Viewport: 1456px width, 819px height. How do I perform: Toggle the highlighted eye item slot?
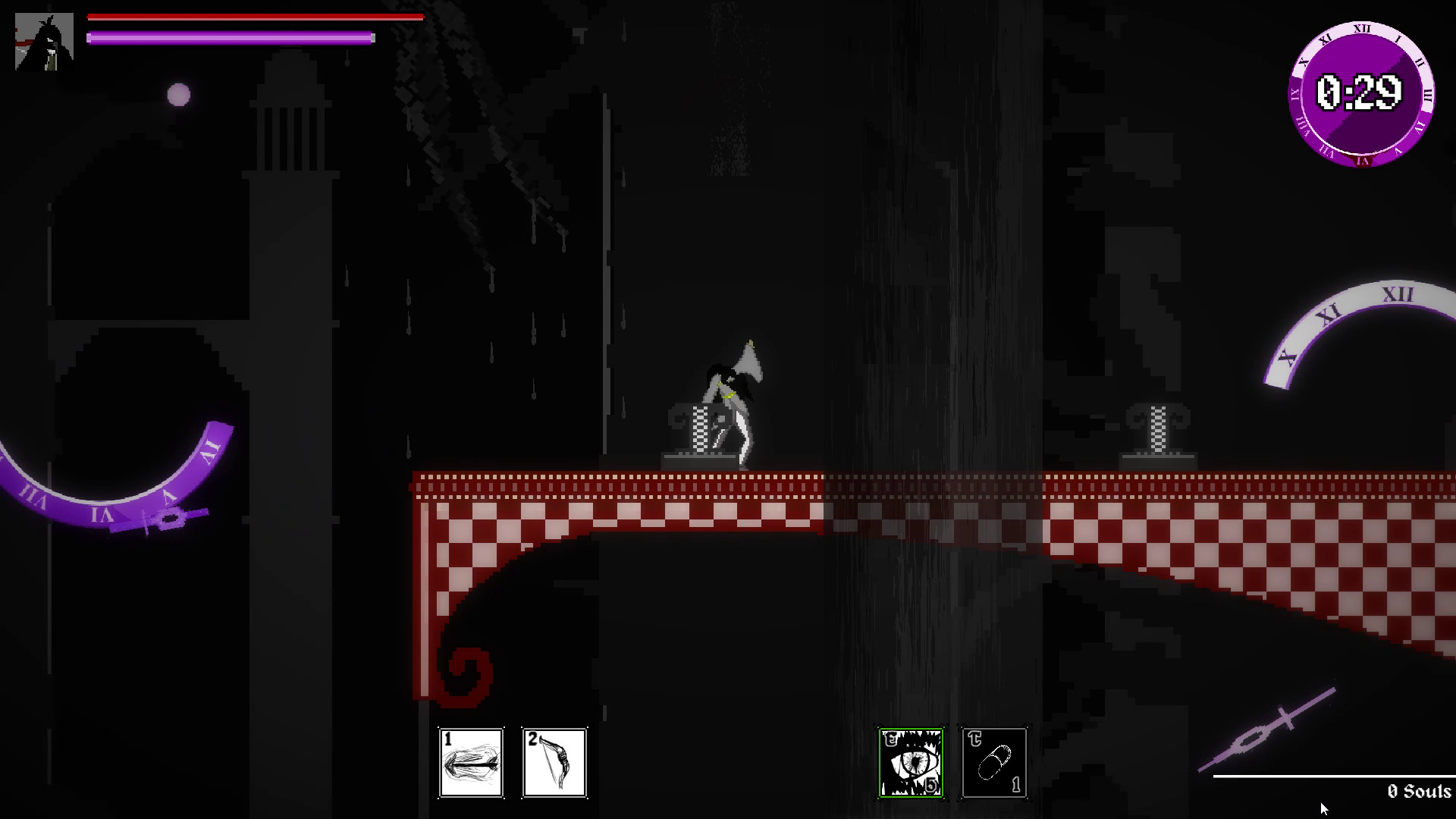pyautogui.click(x=911, y=763)
